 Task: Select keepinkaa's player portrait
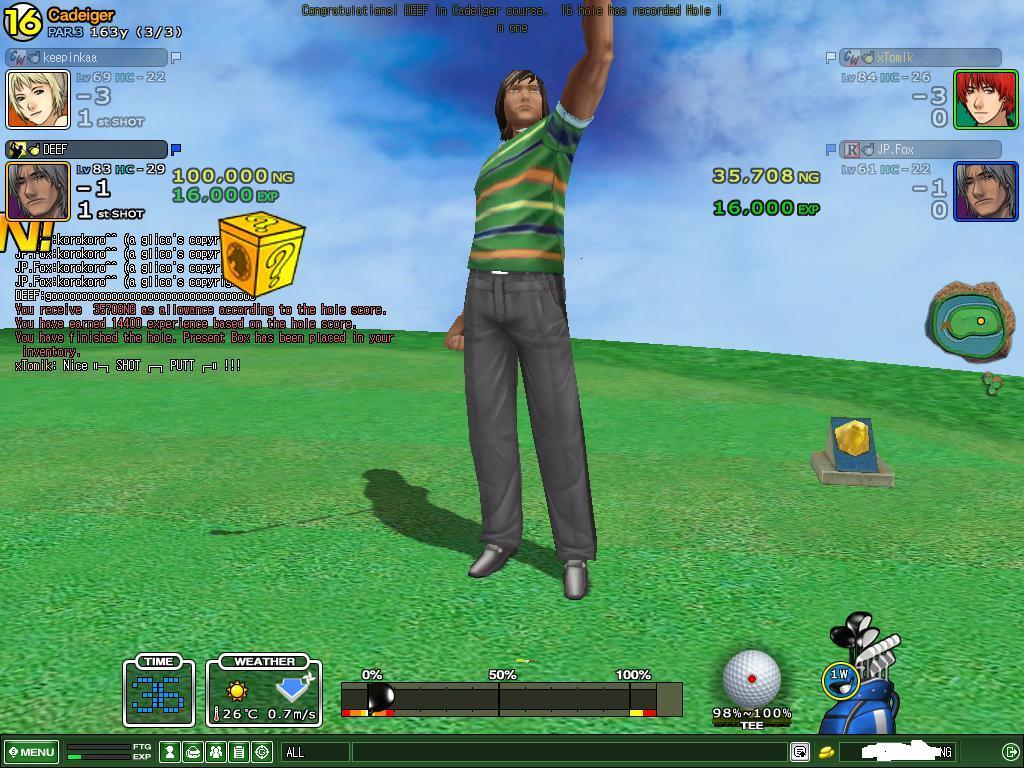pos(38,100)
